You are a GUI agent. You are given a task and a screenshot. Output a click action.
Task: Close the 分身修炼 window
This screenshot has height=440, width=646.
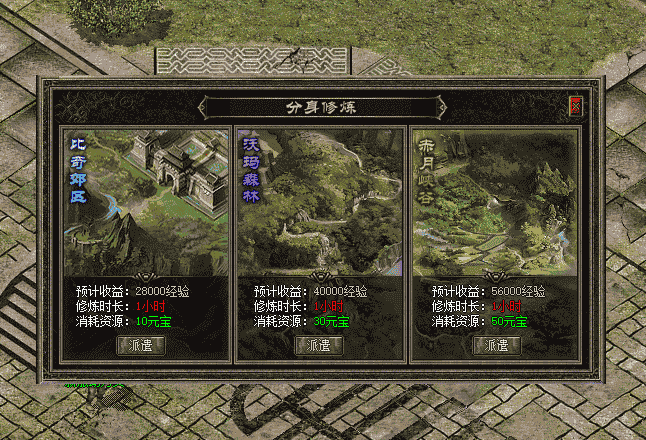pyautogui.click(x=575, y=105)
